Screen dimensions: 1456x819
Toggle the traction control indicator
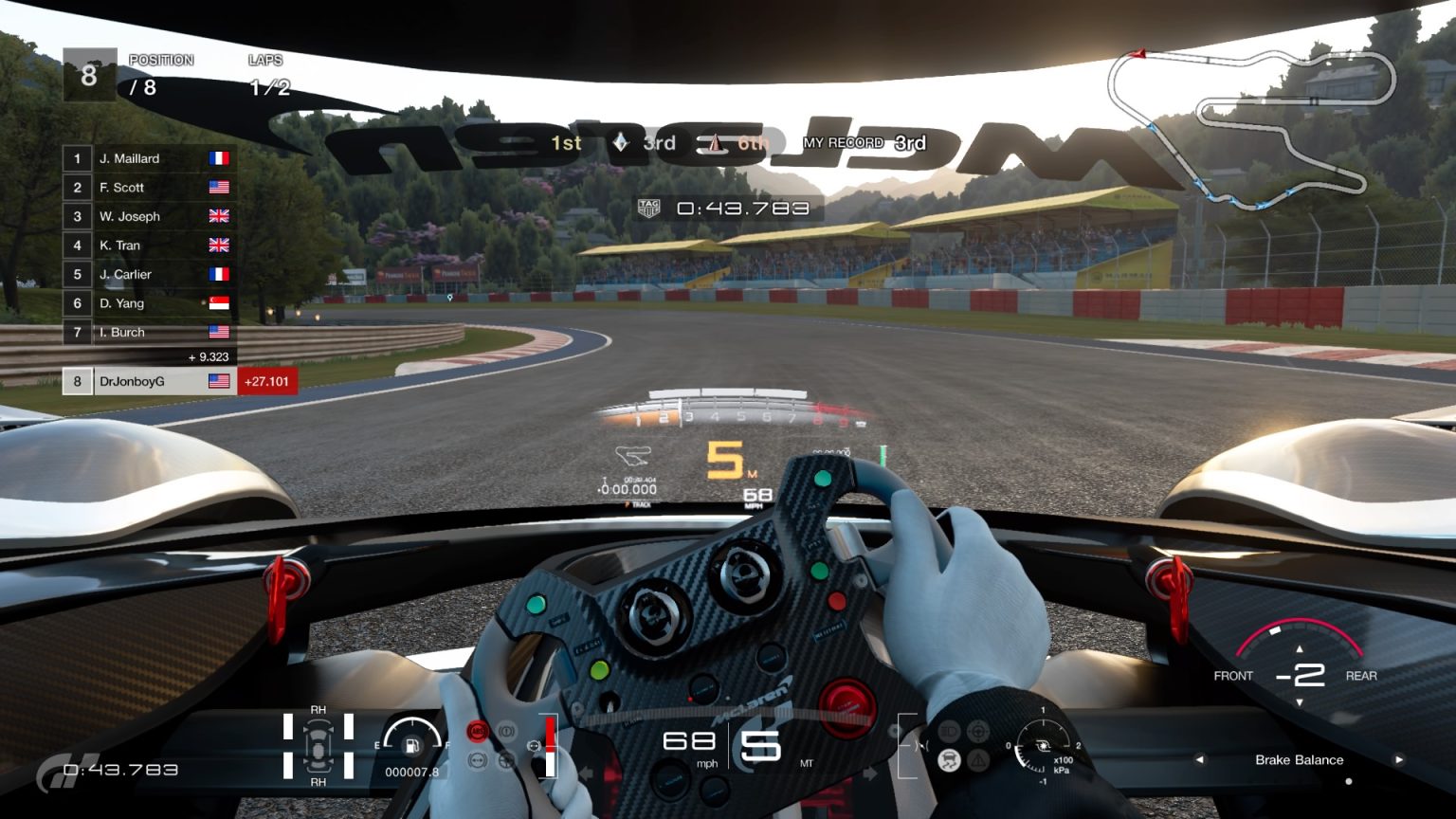[948, 758]
